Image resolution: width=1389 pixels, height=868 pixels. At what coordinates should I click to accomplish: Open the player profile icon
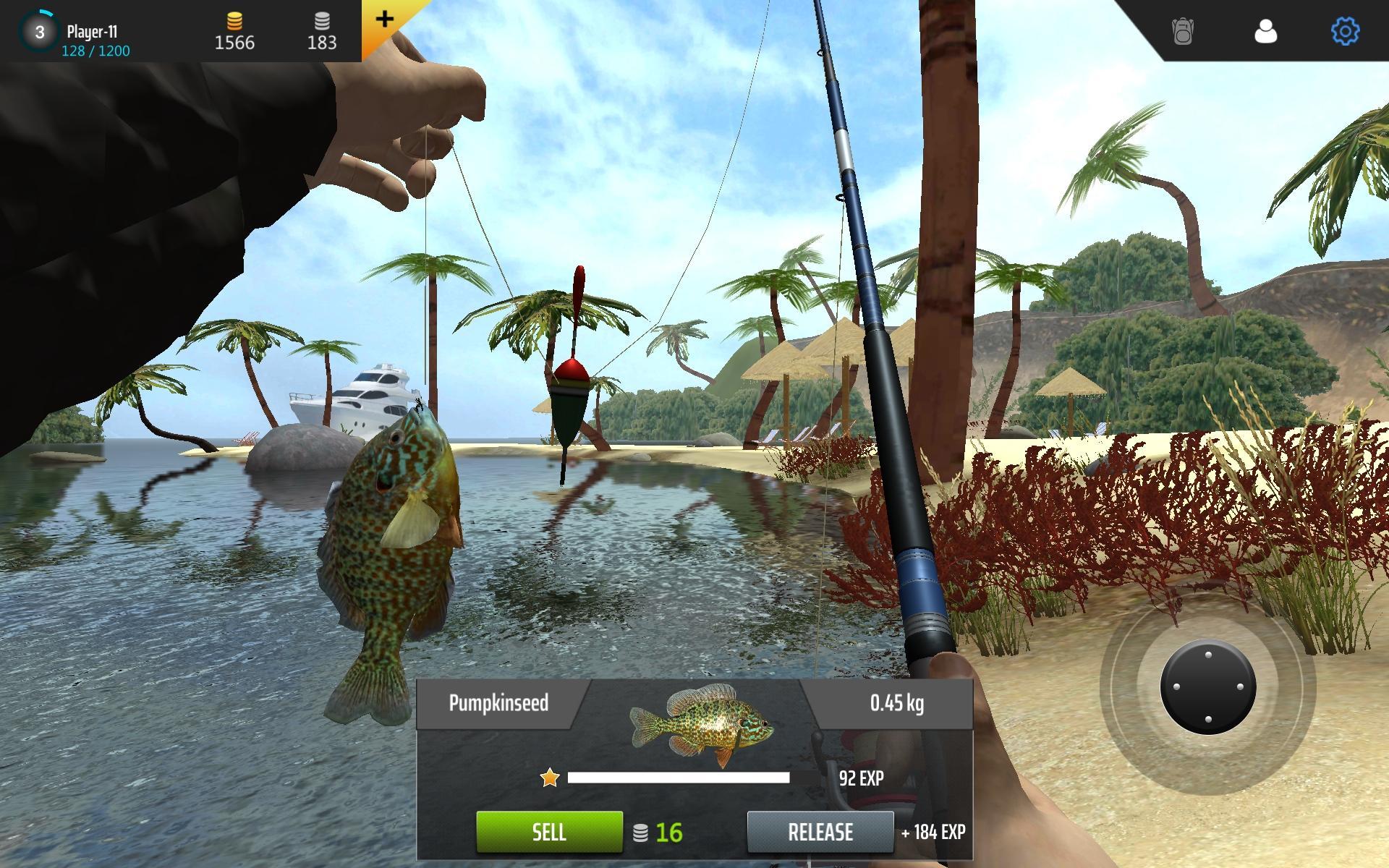[x=1265, y=32]
